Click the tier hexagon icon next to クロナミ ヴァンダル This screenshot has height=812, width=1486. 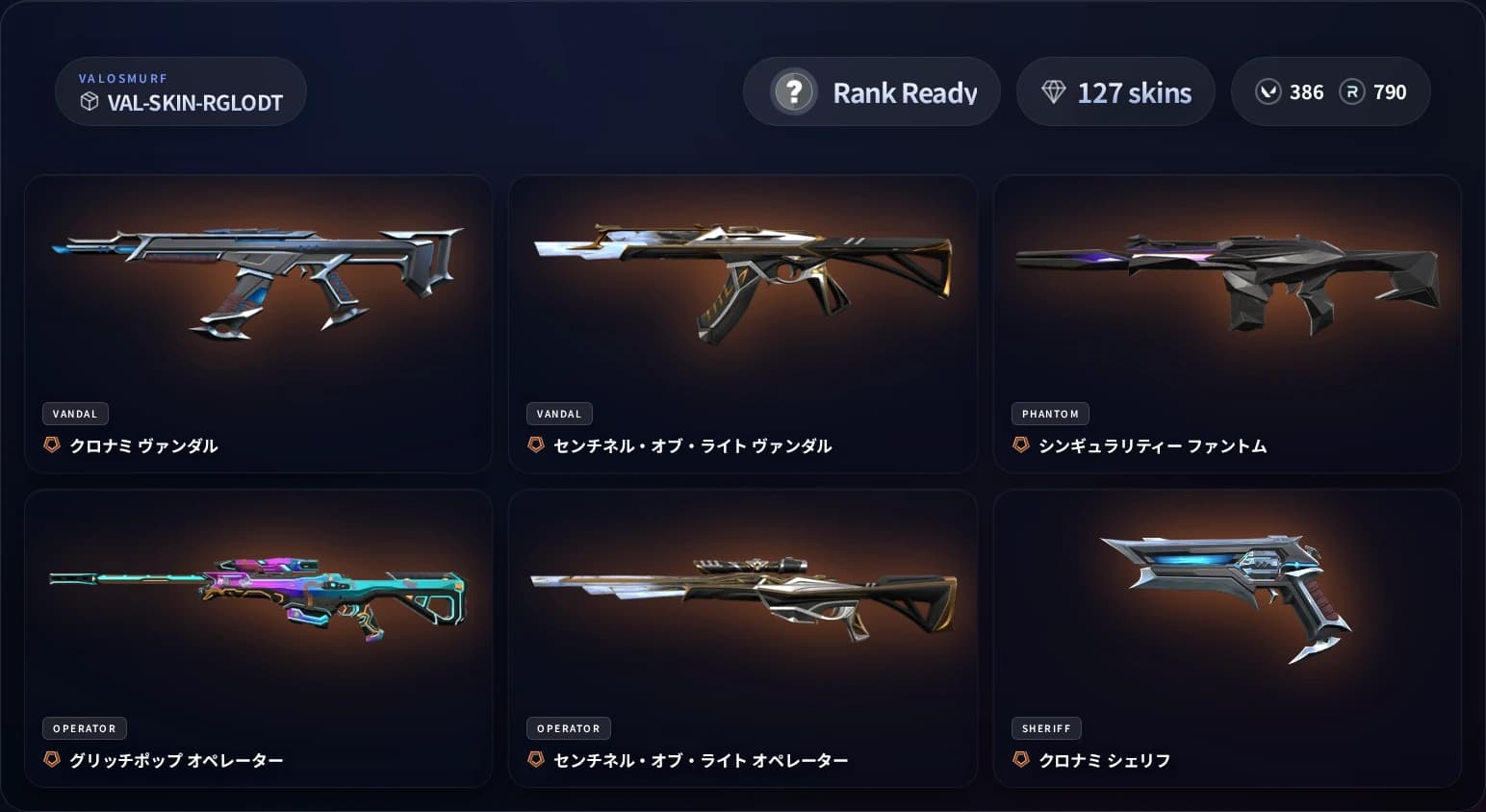coord(51,445)
